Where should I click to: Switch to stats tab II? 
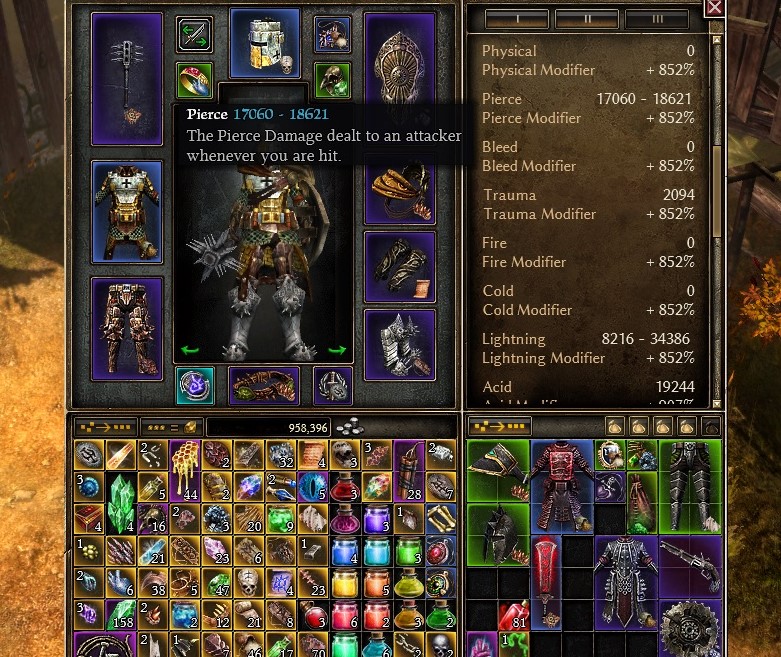point(587,19)
